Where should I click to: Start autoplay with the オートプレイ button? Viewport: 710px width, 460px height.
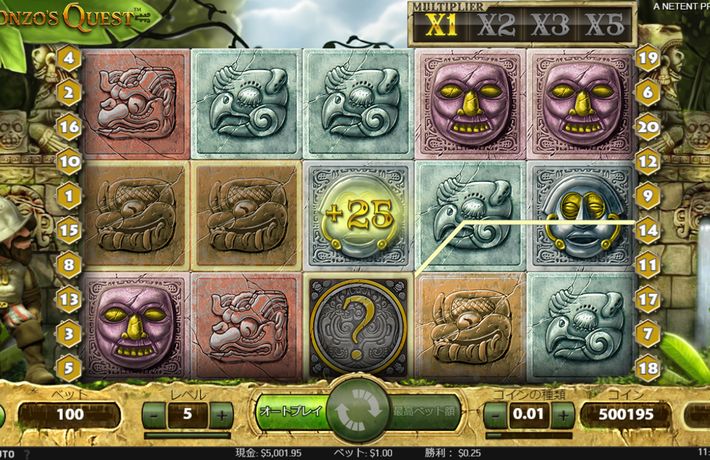tap(289, 411)
